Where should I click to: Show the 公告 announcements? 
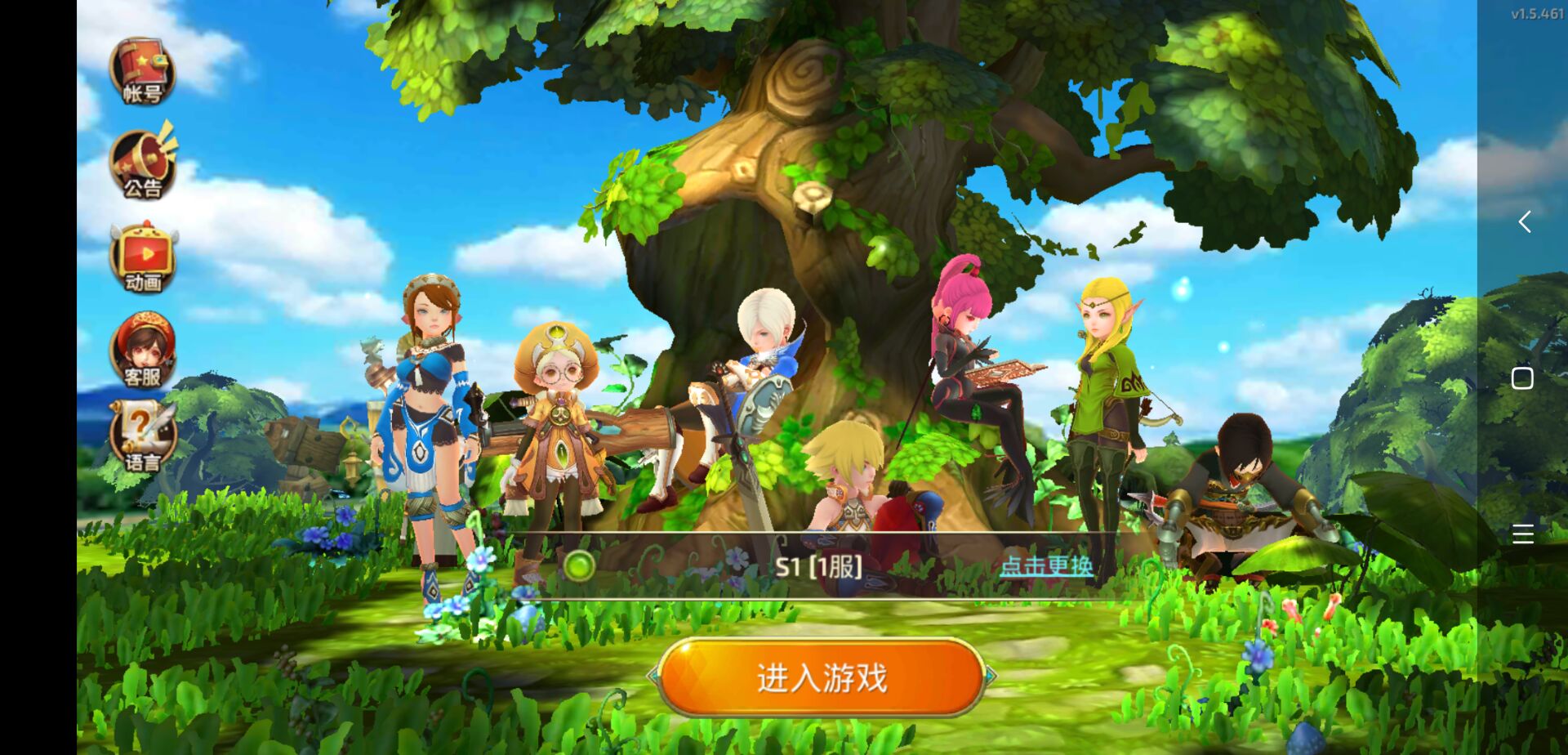point(143,164)
